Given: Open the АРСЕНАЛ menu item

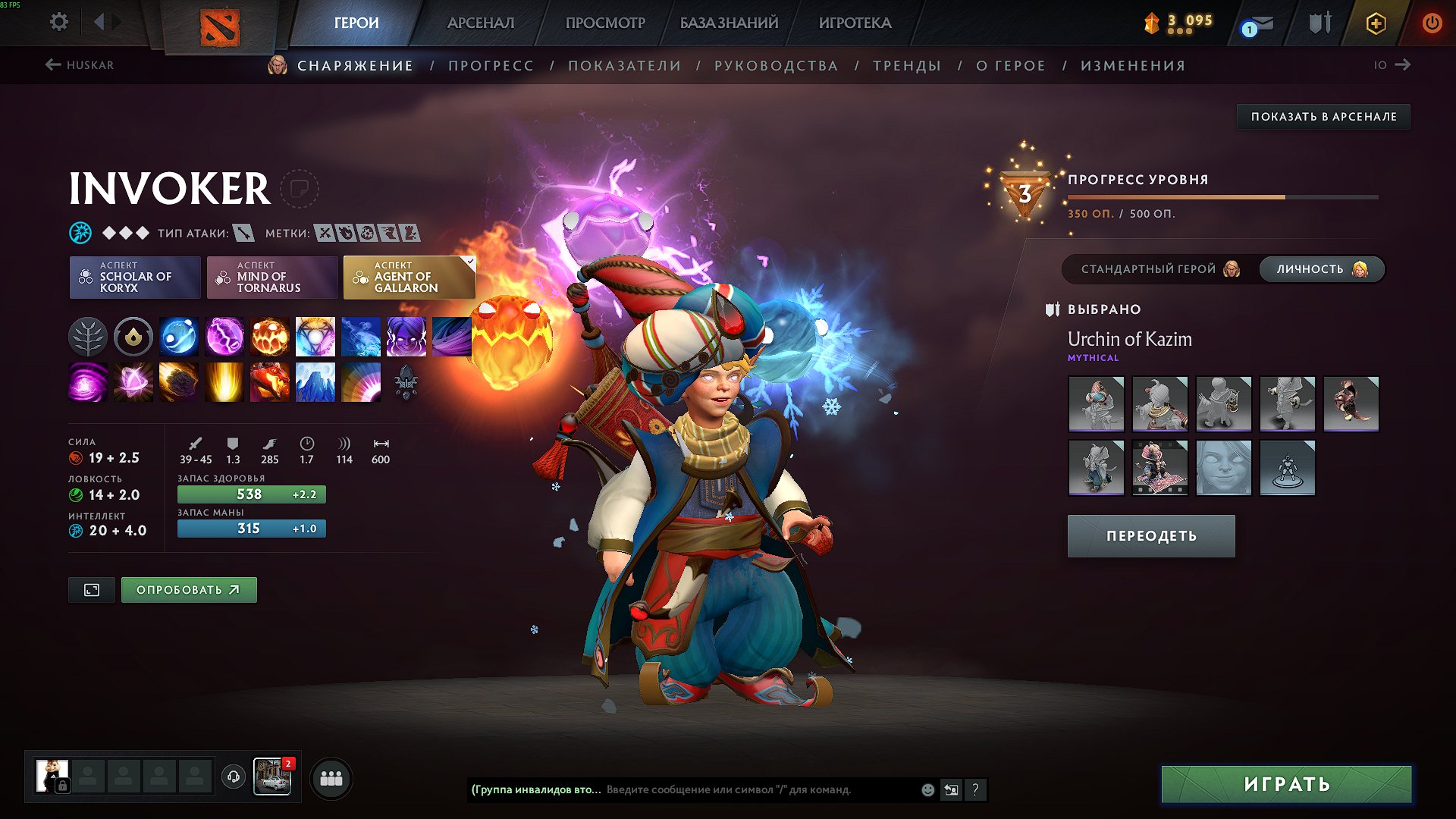Looking at the screenshot, I should pos(479,23).
